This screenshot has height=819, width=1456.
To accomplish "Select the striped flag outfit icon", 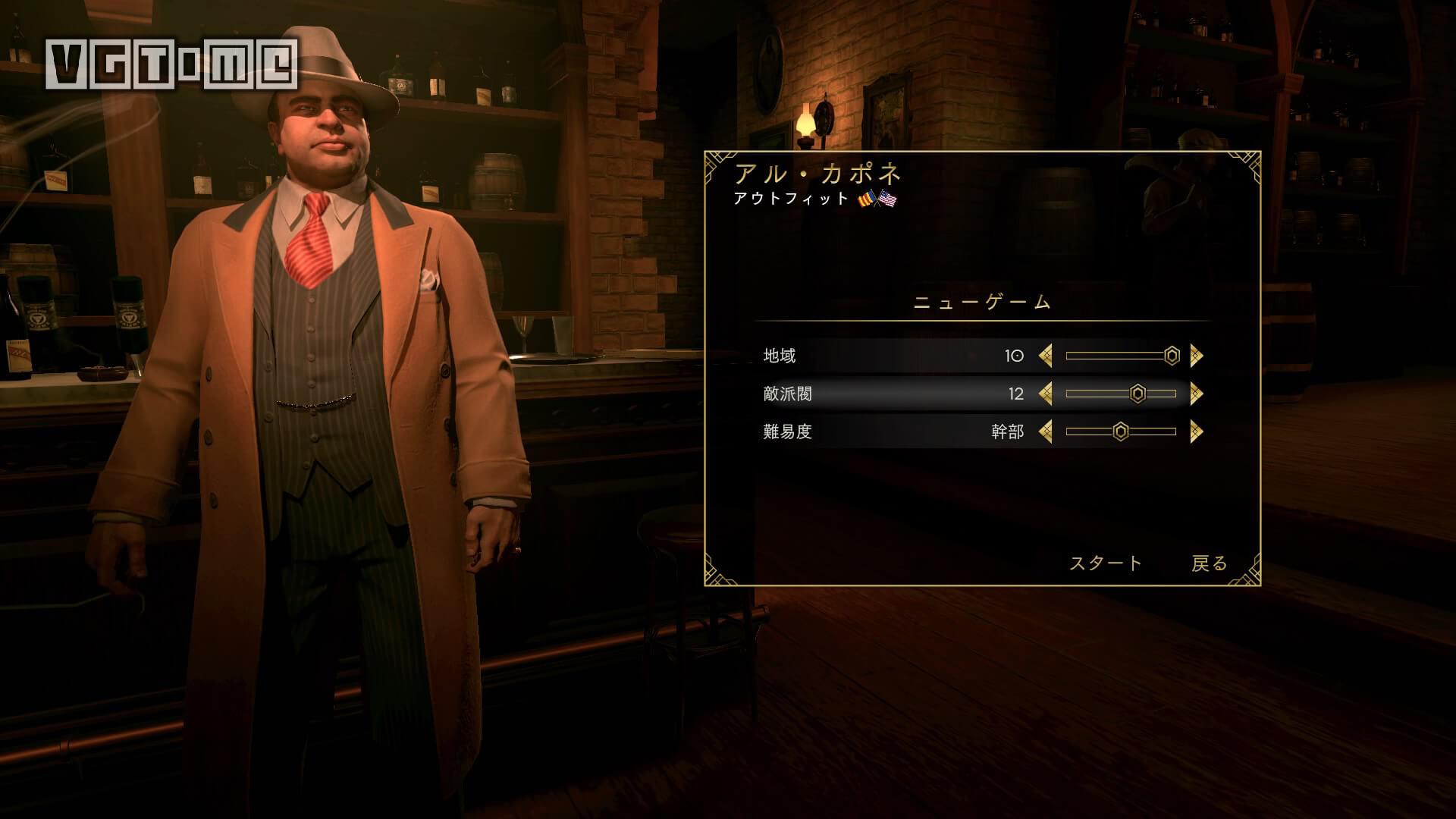I will point(866,201).
